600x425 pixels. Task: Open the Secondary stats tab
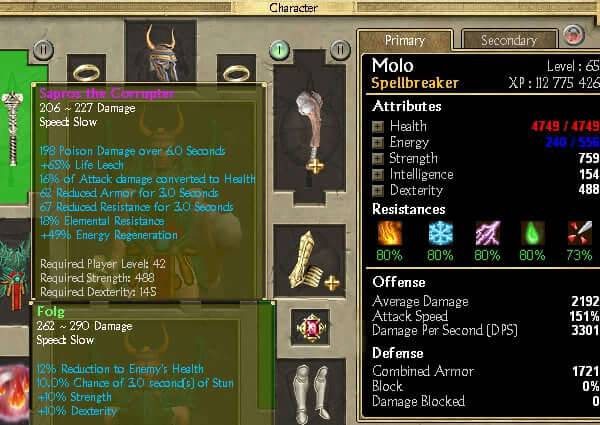508,41
